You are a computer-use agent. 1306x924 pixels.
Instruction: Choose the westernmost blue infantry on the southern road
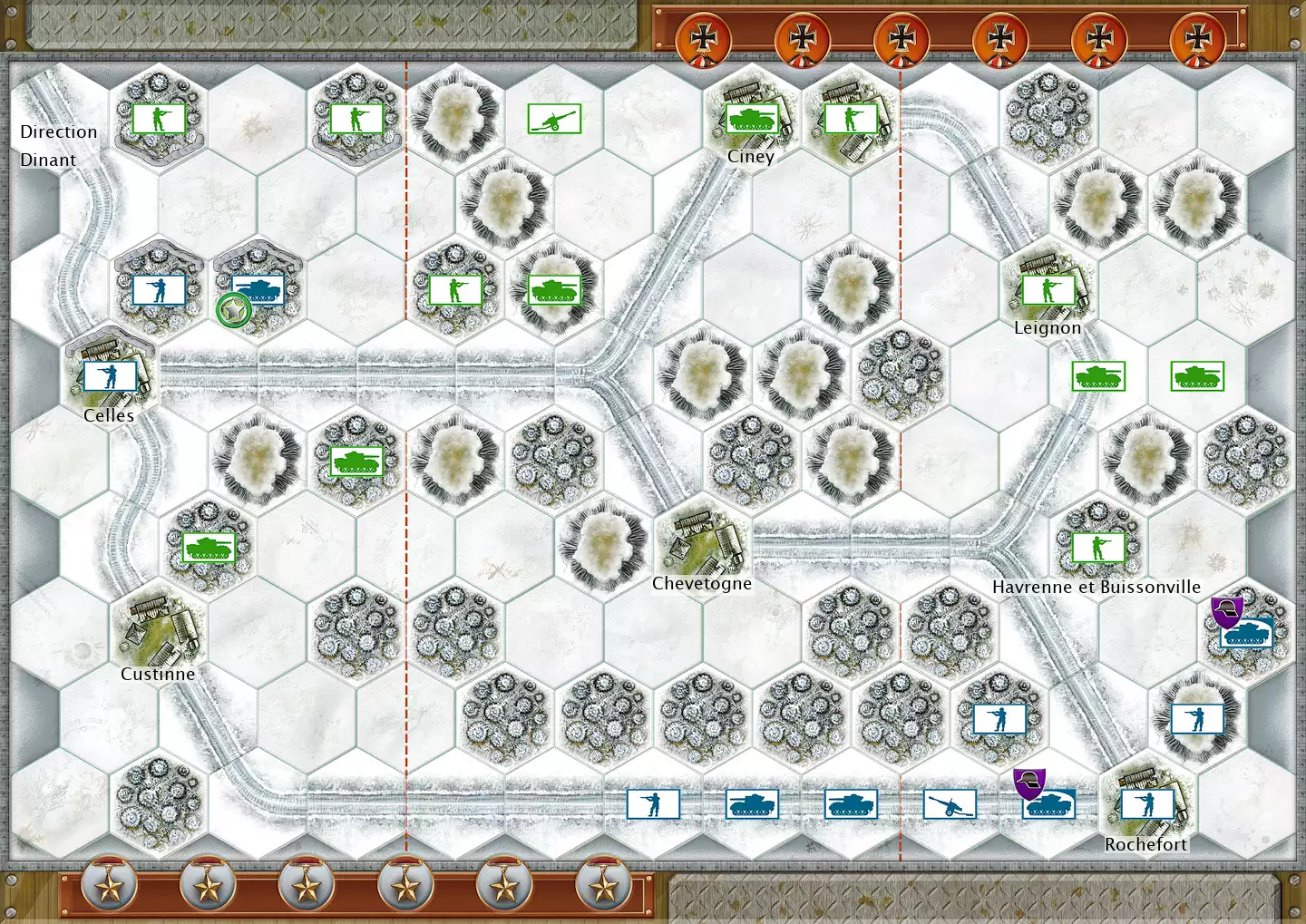click(x=653, y=804)
